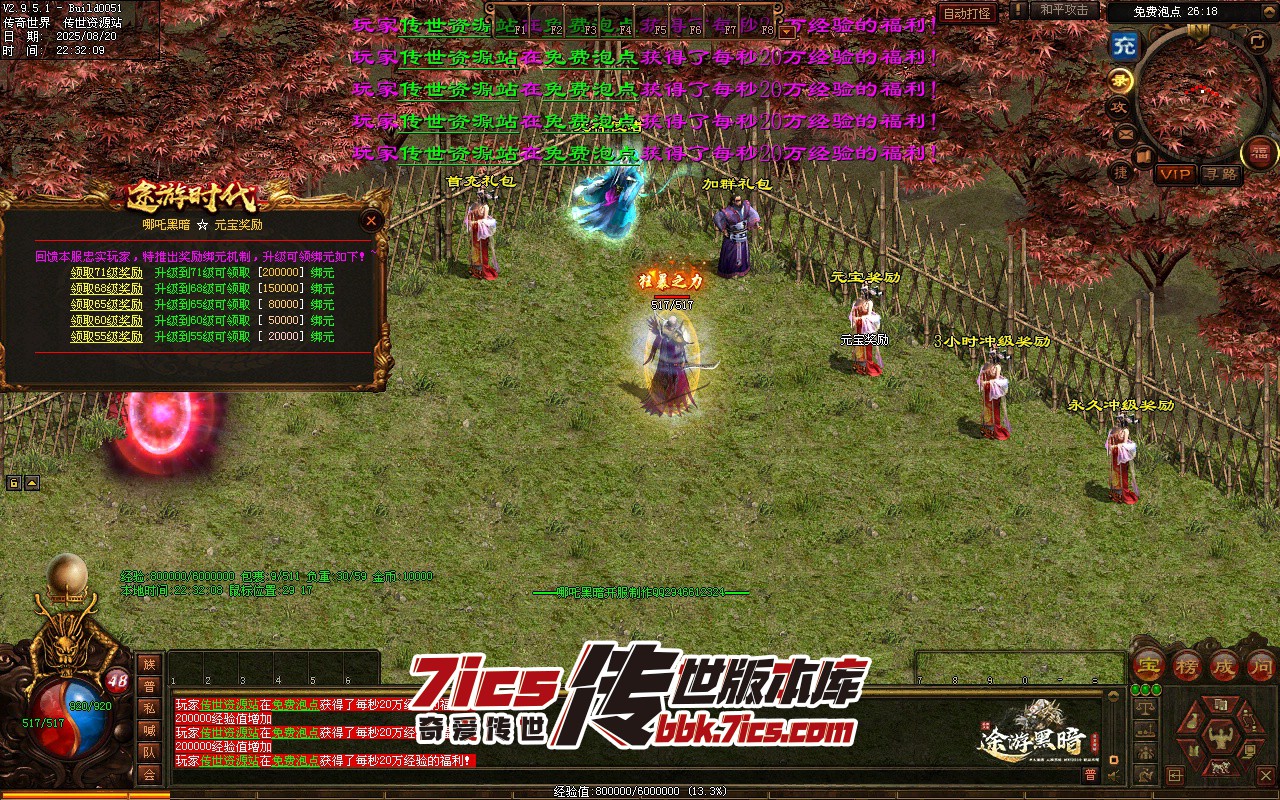Open the scales trade icon
This screenshot has width=1280, height=800.
click(x=1147, y=707)
